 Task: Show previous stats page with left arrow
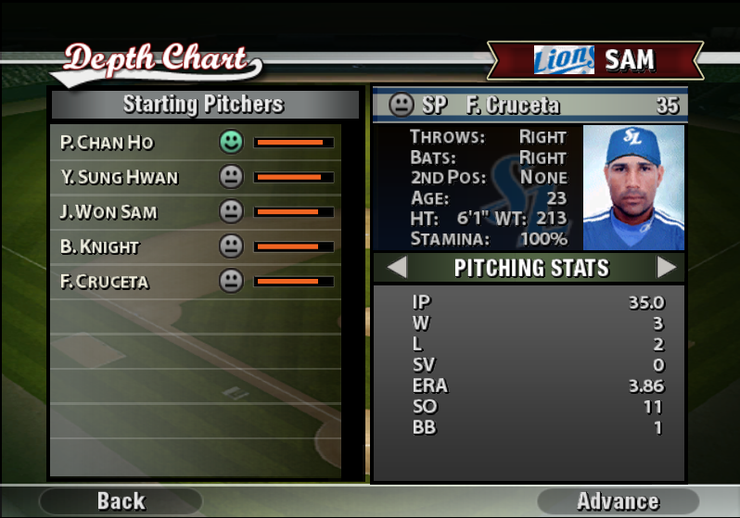[397, 268]
